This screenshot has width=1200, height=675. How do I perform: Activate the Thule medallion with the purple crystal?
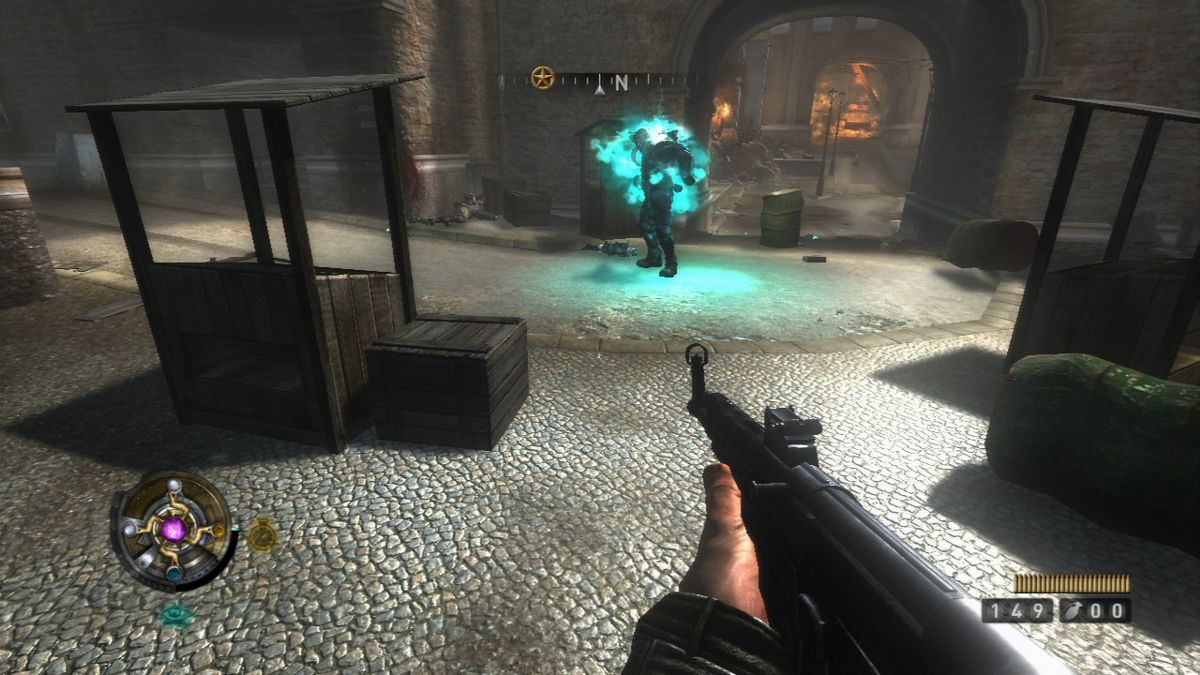pyautogui.click(x=173, y=530)
